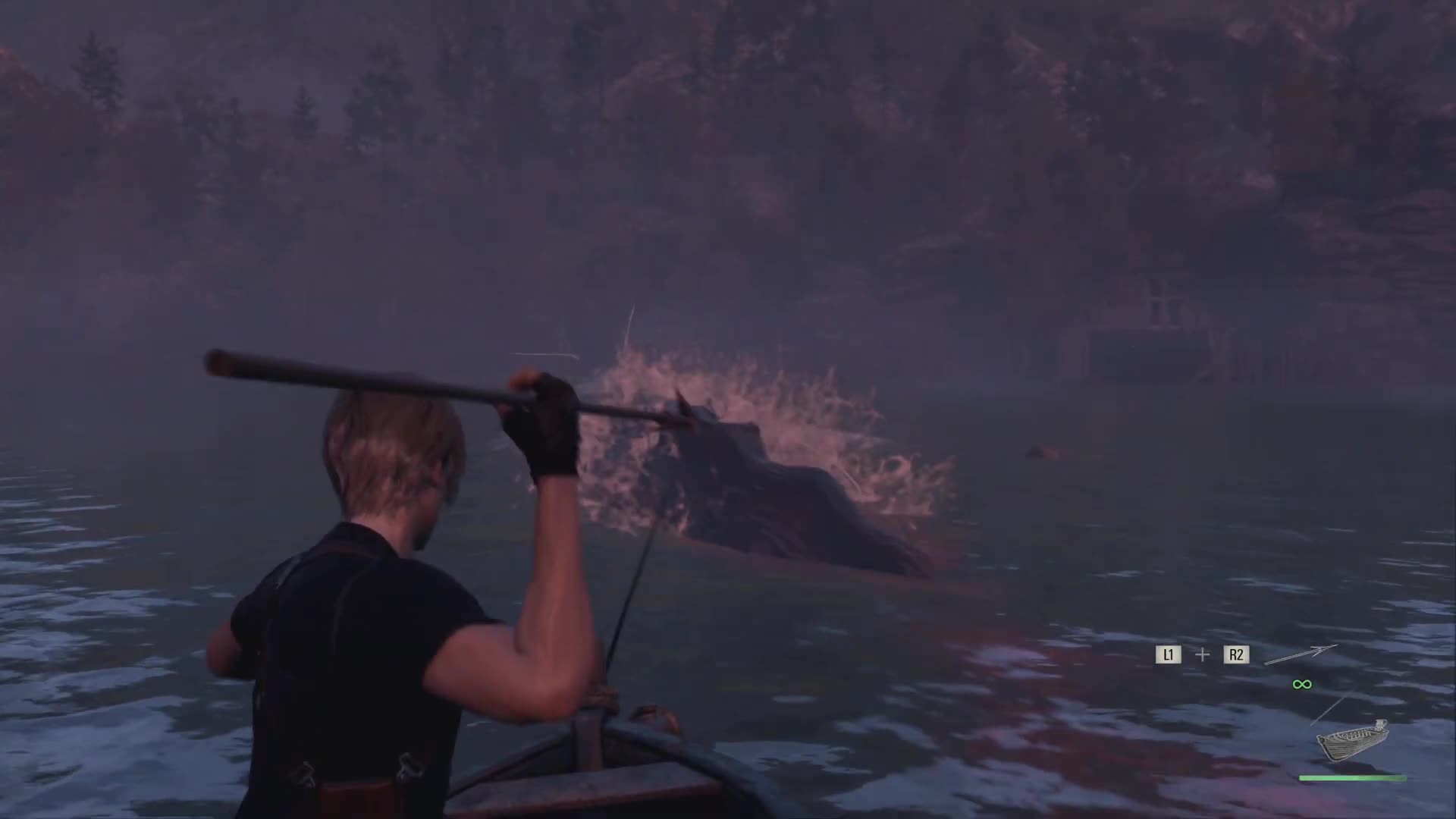The image size is (1456, 819).
Task: Select the harpoon weapon icon
Action: pos(1300,655)
